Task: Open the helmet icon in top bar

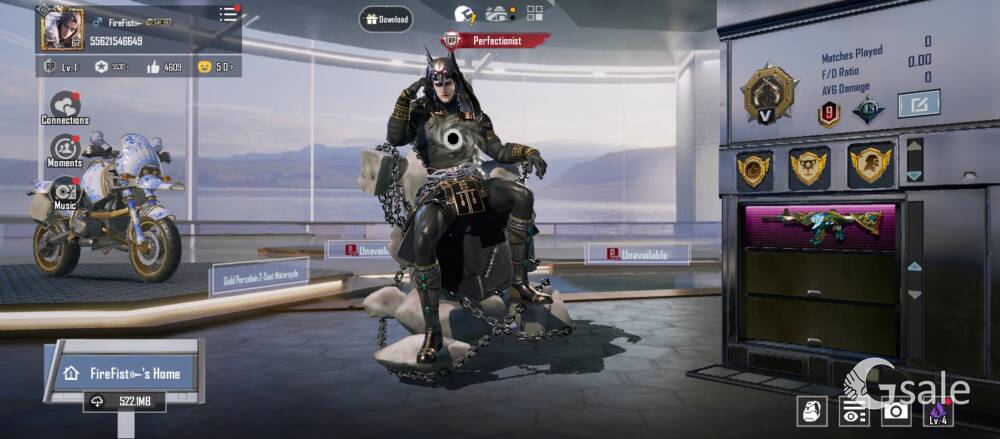Action: 464,14
